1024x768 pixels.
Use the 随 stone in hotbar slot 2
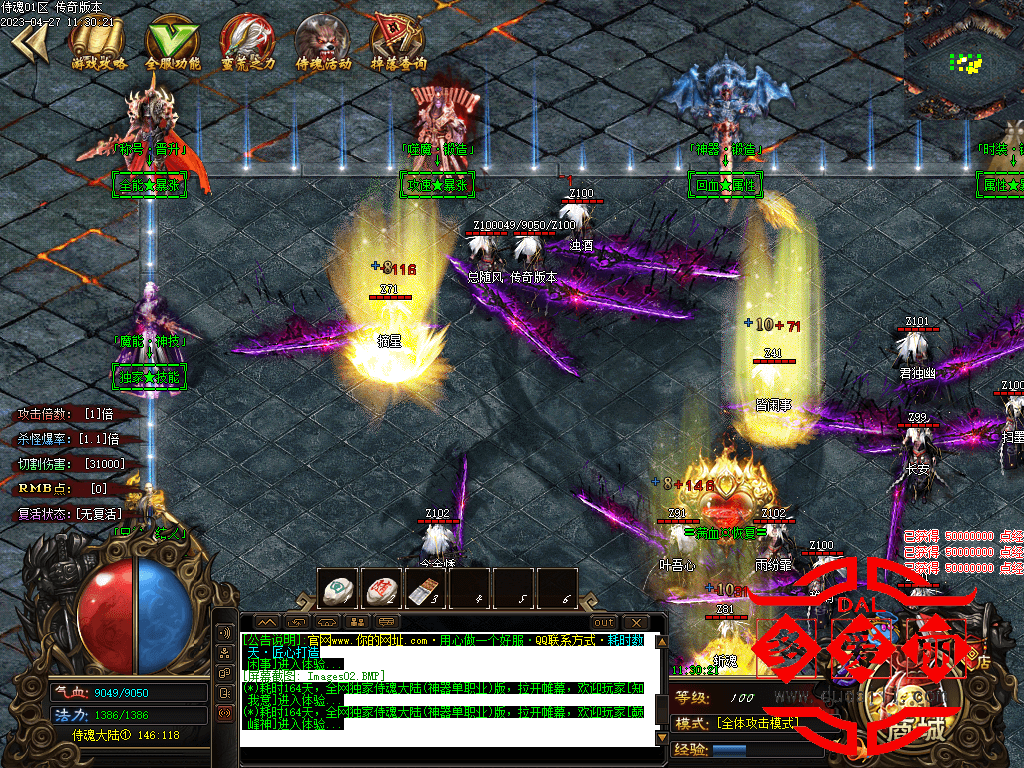click(x=383, y=589)
